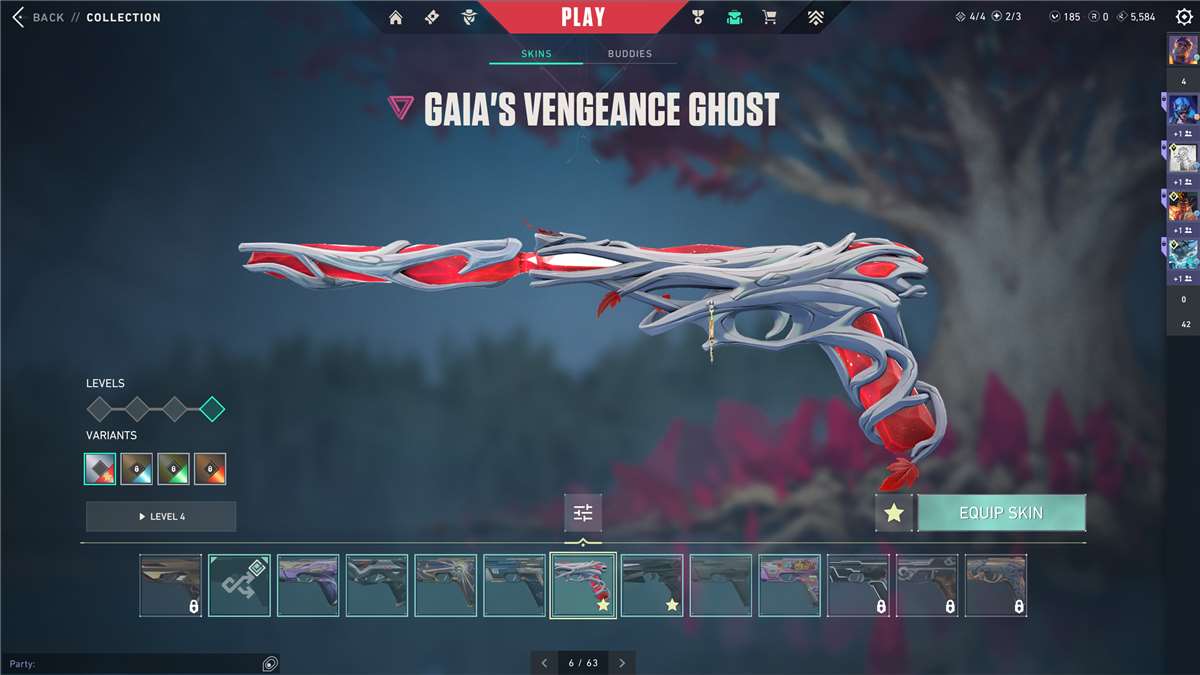This screenshot has height=675, width=1200.
Task: Toggle the favorite star button beside Equip Skin
Action: pos(894,513)
